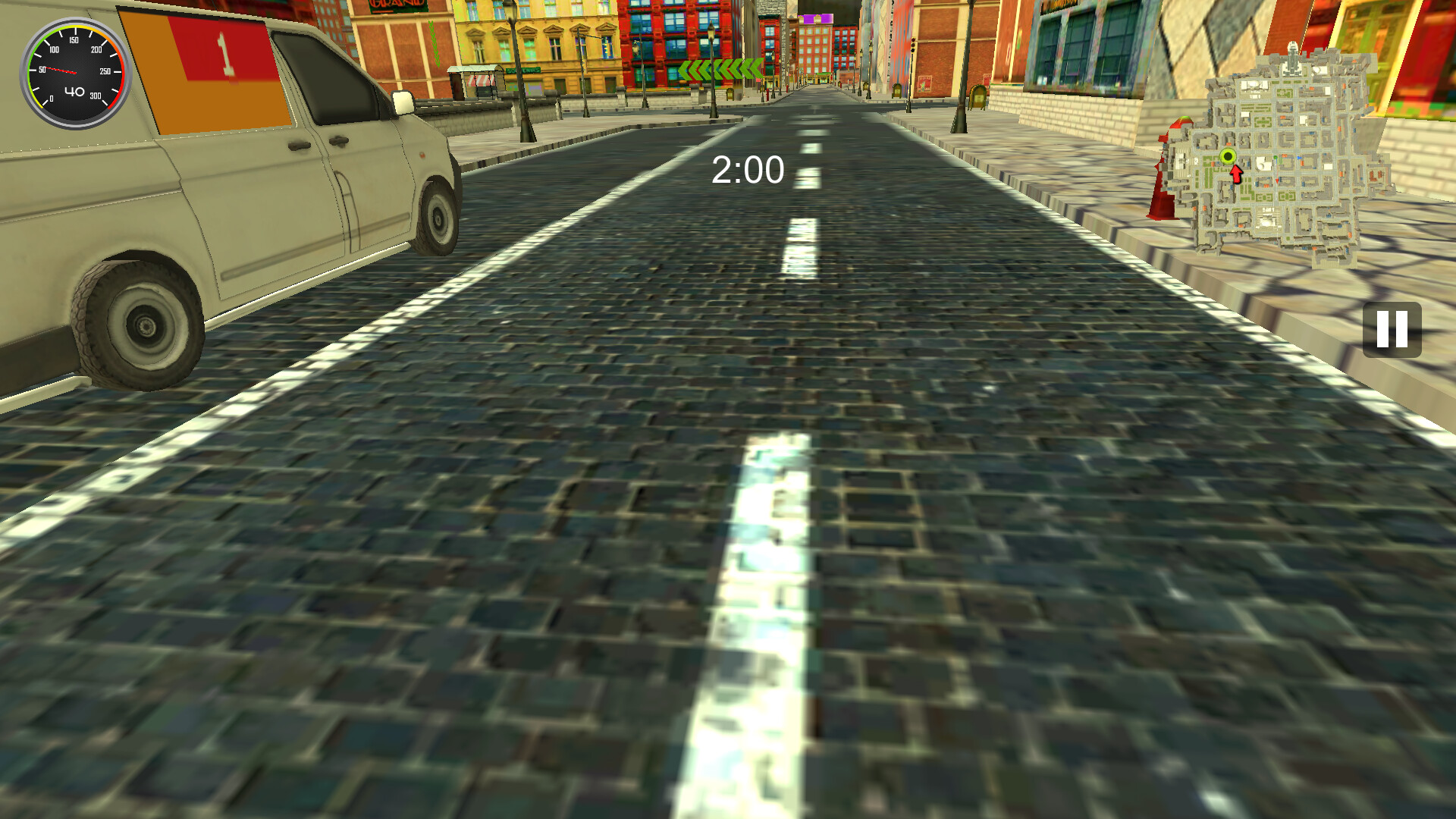Click the red arrow marker on the minimap
Image resolution: width=1456 pixels, height=819 pixels.
click(x=1235, y=175)
